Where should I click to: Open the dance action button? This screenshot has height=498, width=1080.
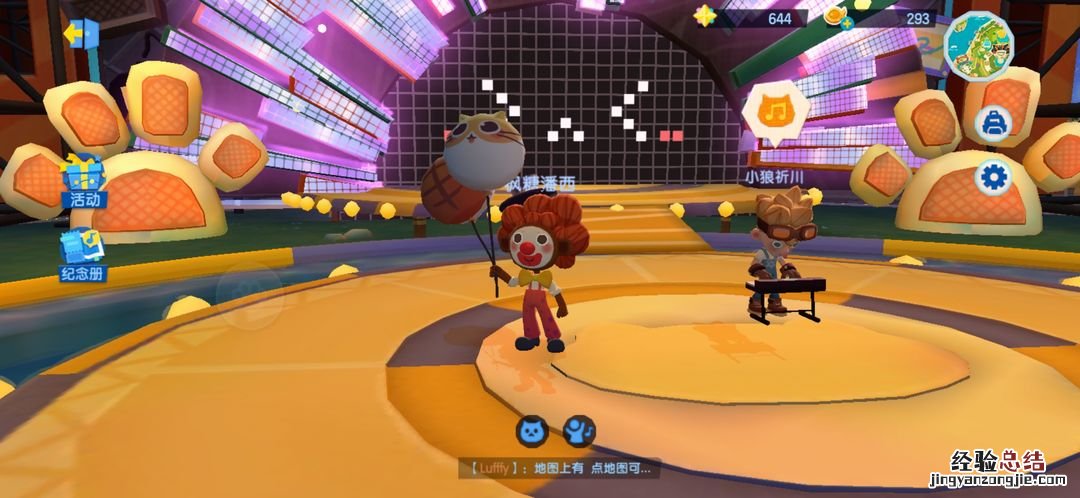coord(579,431)
